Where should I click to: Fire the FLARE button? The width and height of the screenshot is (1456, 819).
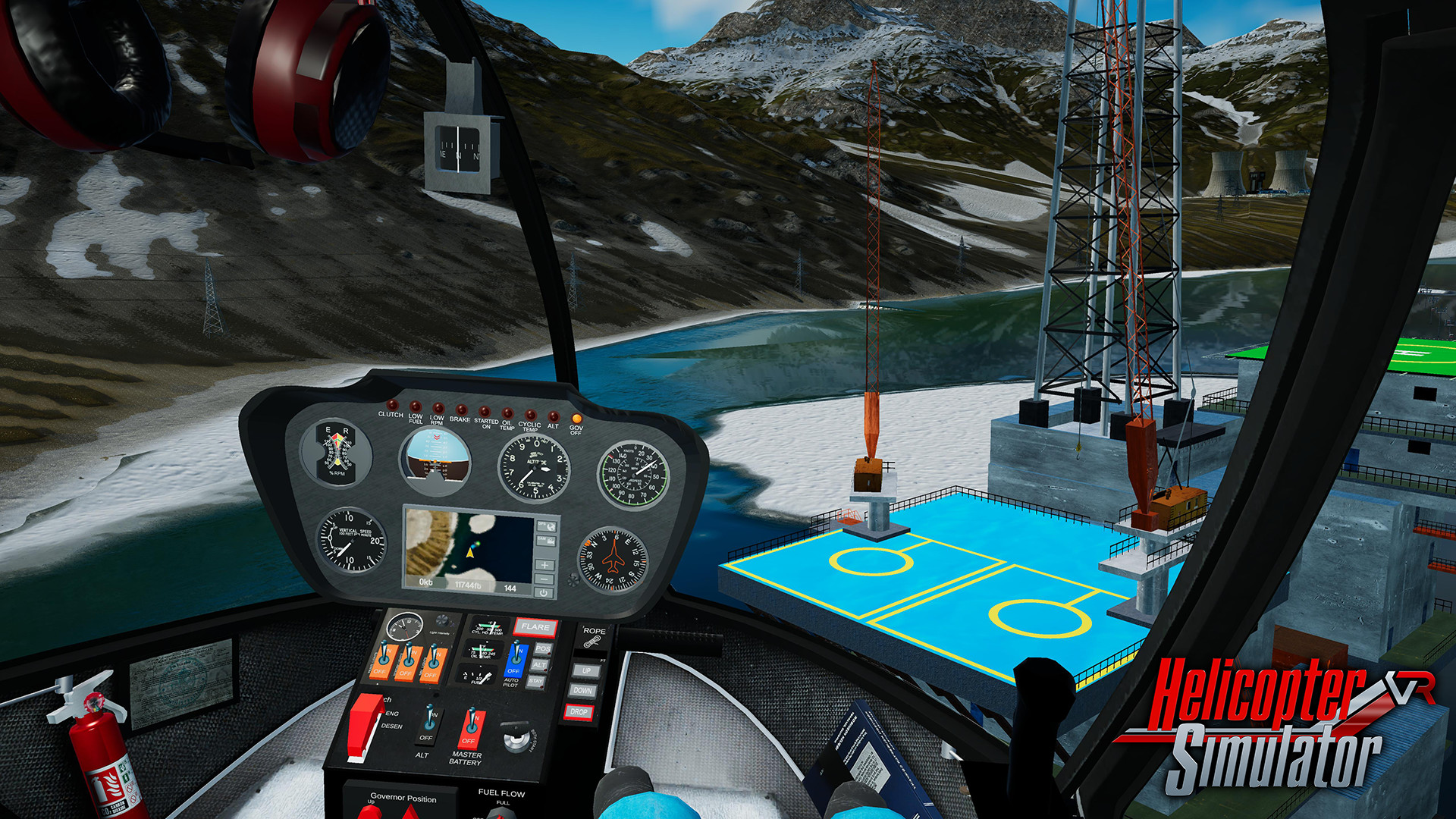click(535, 627)
